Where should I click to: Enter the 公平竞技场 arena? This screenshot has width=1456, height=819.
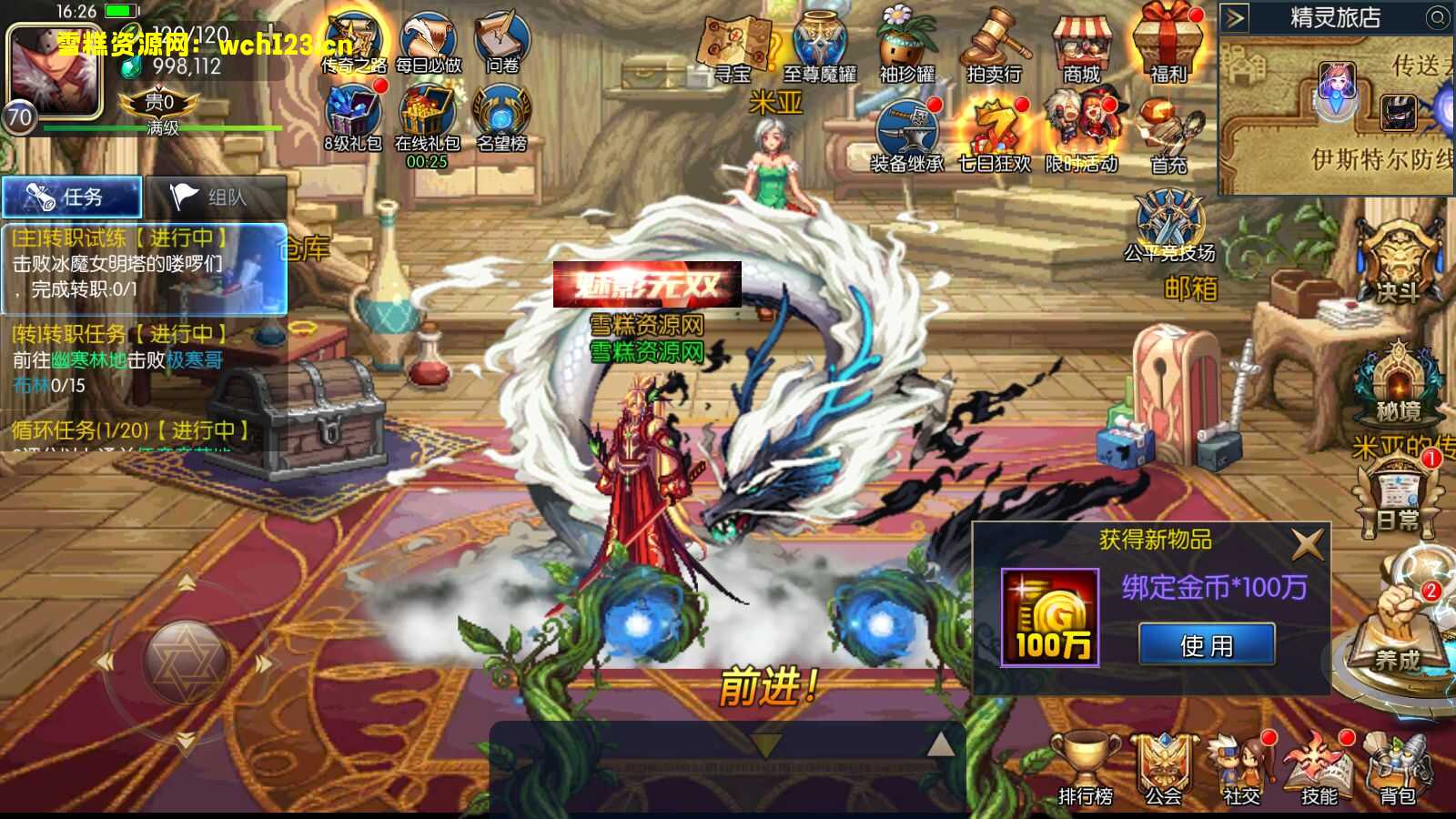coord(1168,214)
